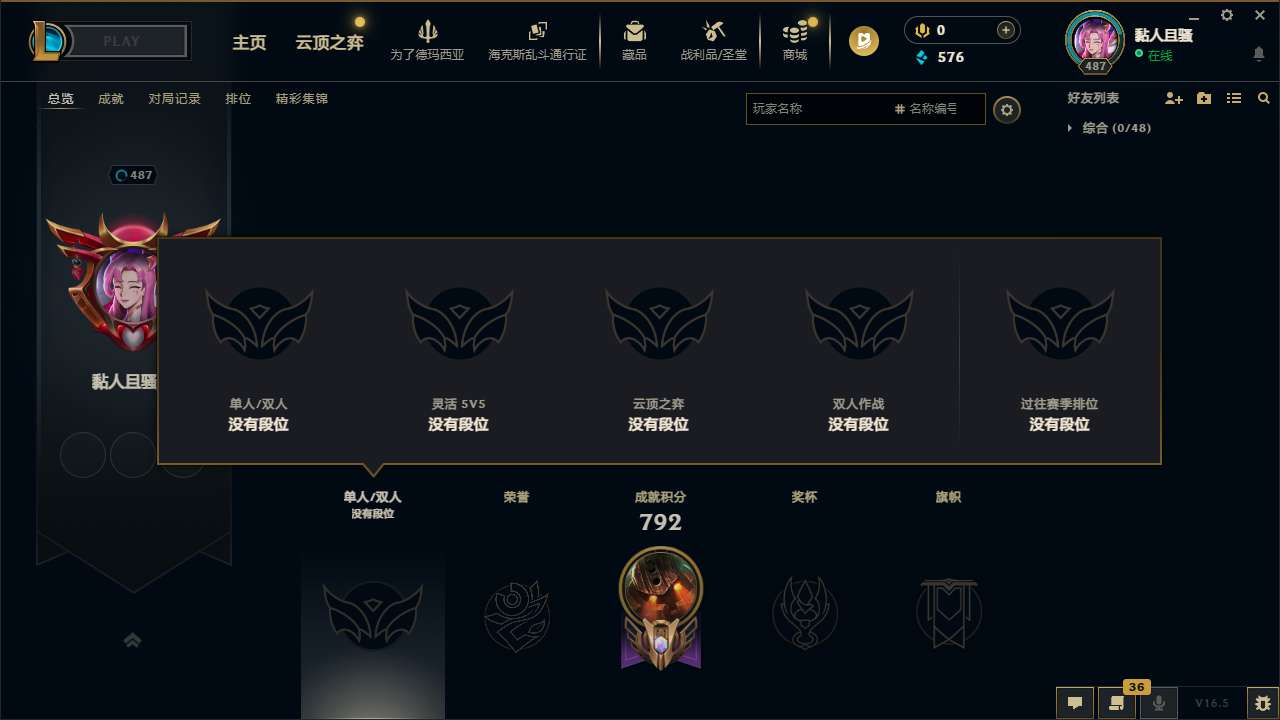Create a friend group with the folder icon

point(1203,98)
